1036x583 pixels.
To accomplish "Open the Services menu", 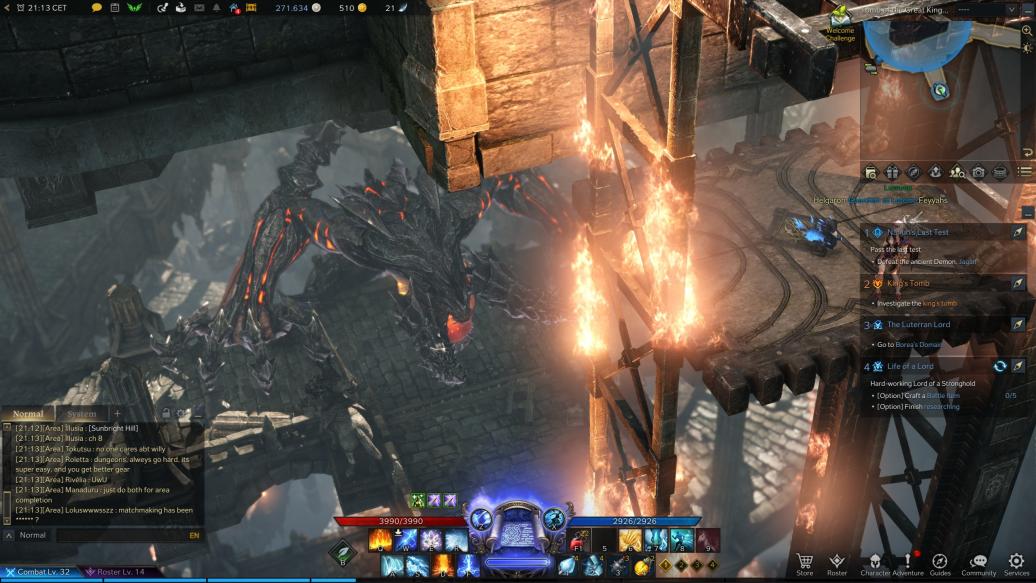I will coord(1016,562).
